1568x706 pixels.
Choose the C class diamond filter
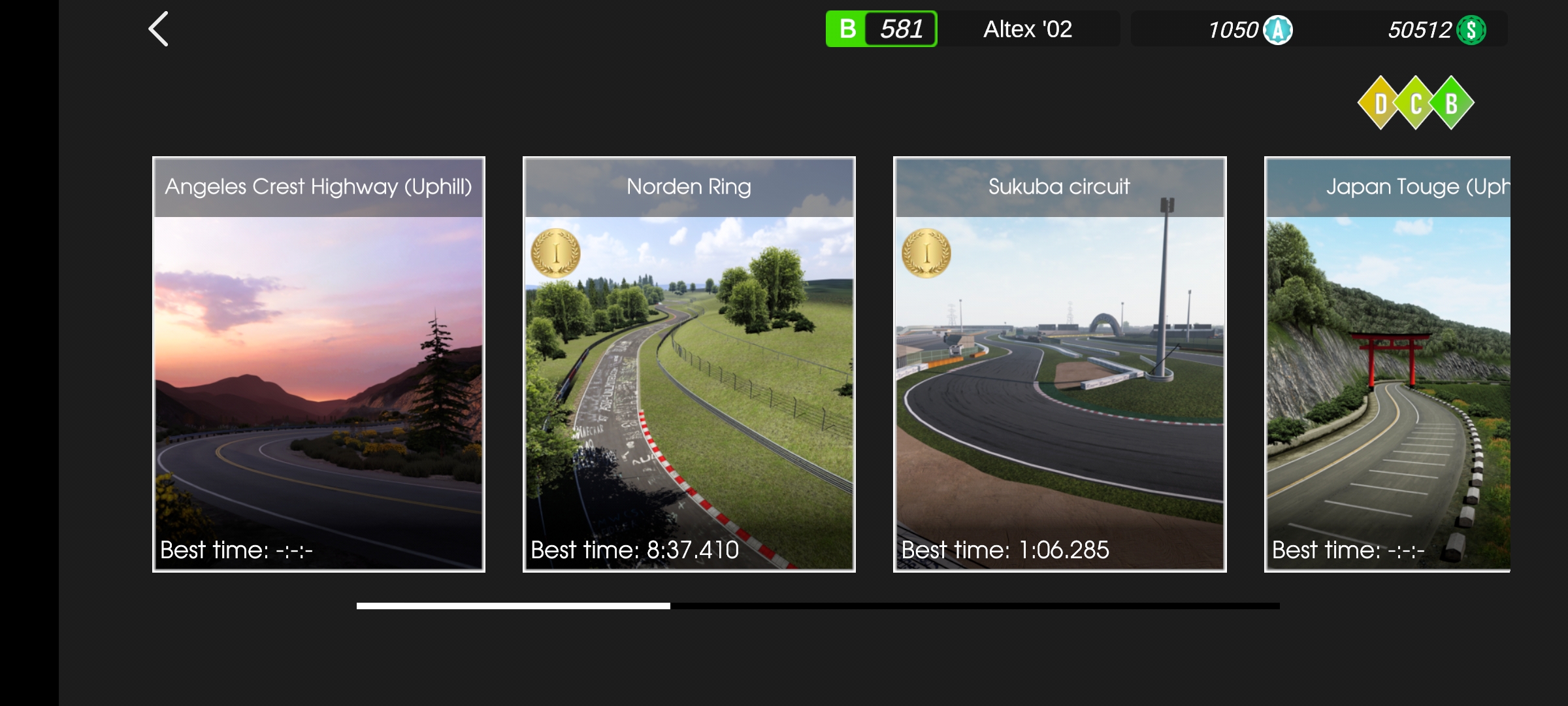point(1416,103)
